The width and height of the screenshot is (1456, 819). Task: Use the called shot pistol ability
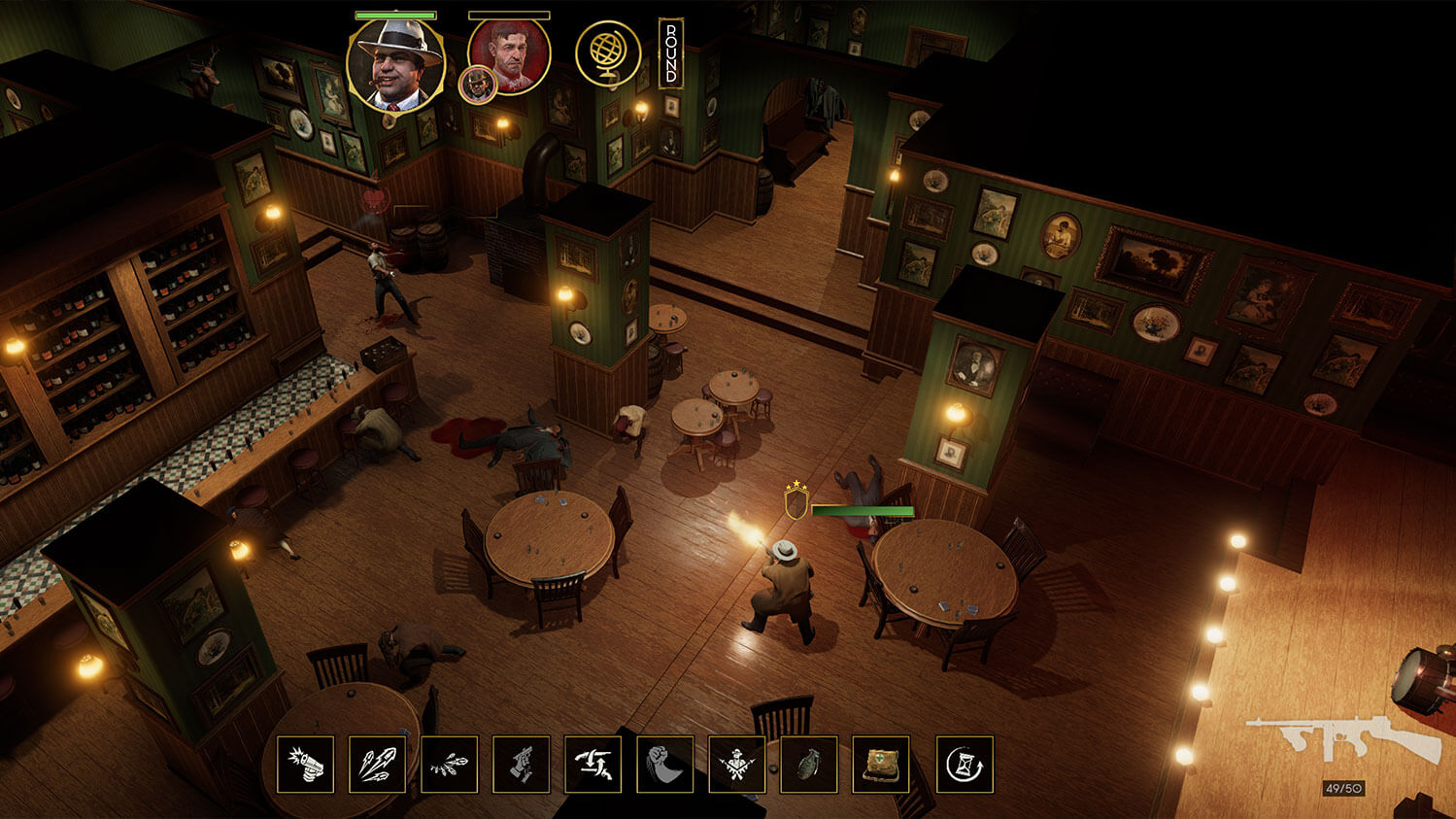pos(521,766)
